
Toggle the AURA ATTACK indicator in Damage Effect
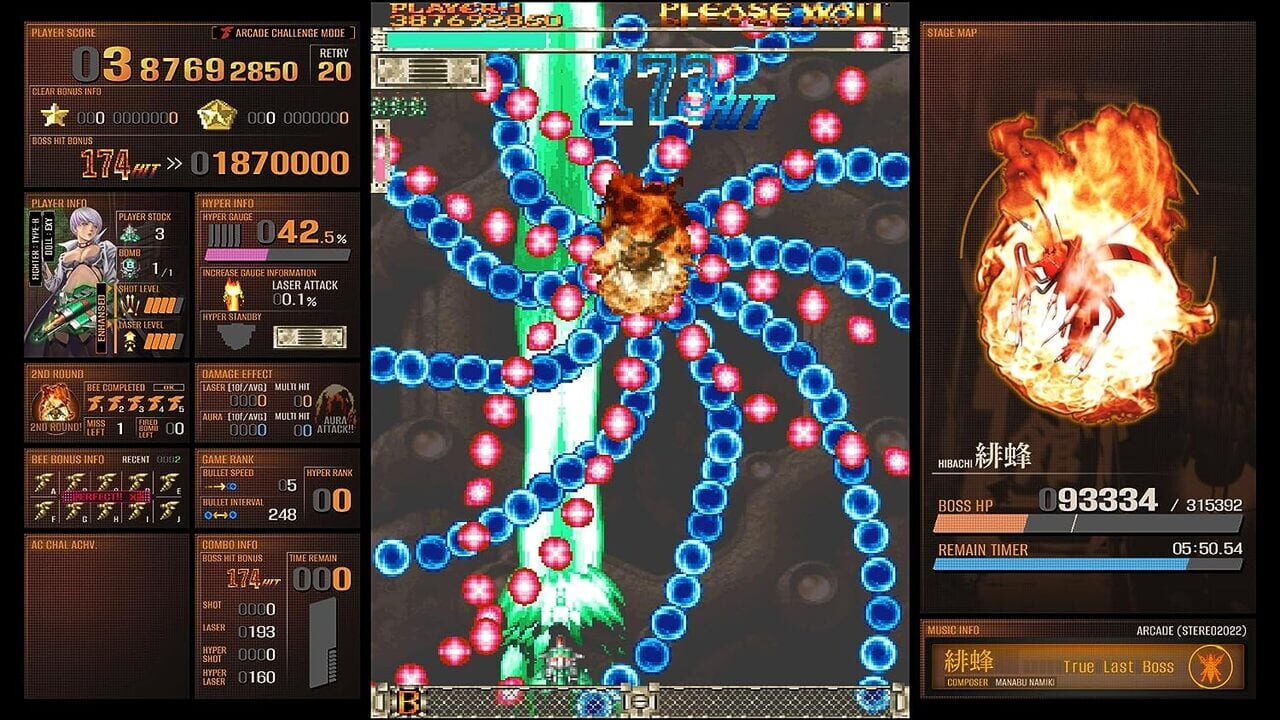click(x=334, y=413)
